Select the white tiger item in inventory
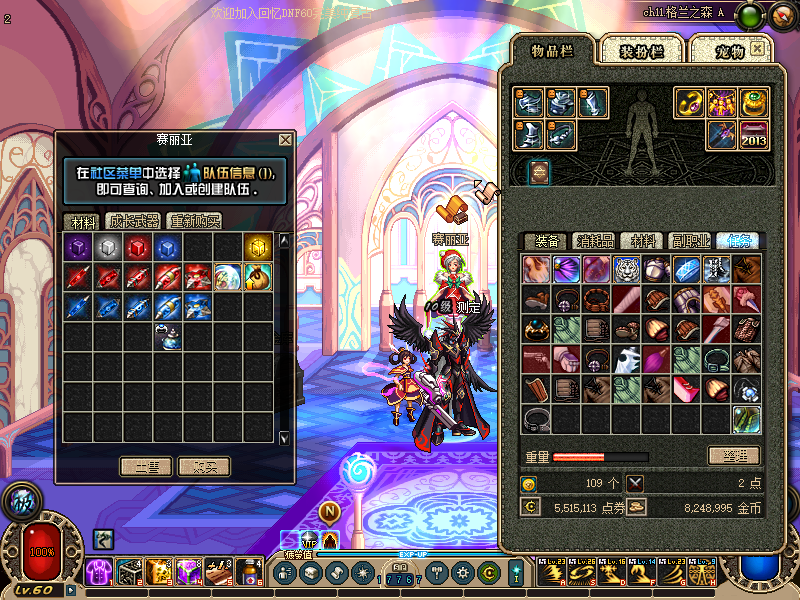 click(x=627, y=269)
